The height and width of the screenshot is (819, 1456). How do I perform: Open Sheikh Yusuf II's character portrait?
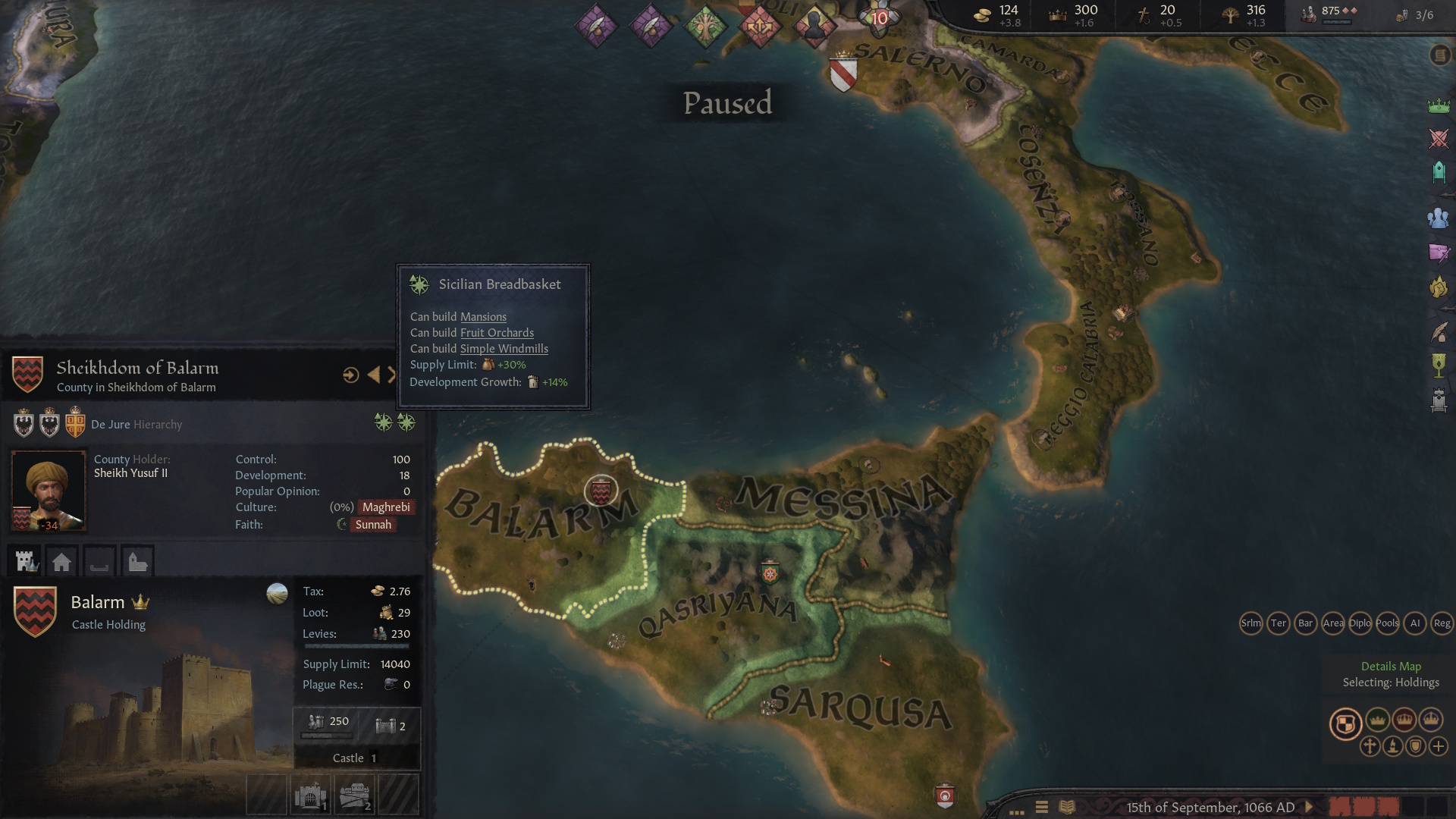click(48, 491)
